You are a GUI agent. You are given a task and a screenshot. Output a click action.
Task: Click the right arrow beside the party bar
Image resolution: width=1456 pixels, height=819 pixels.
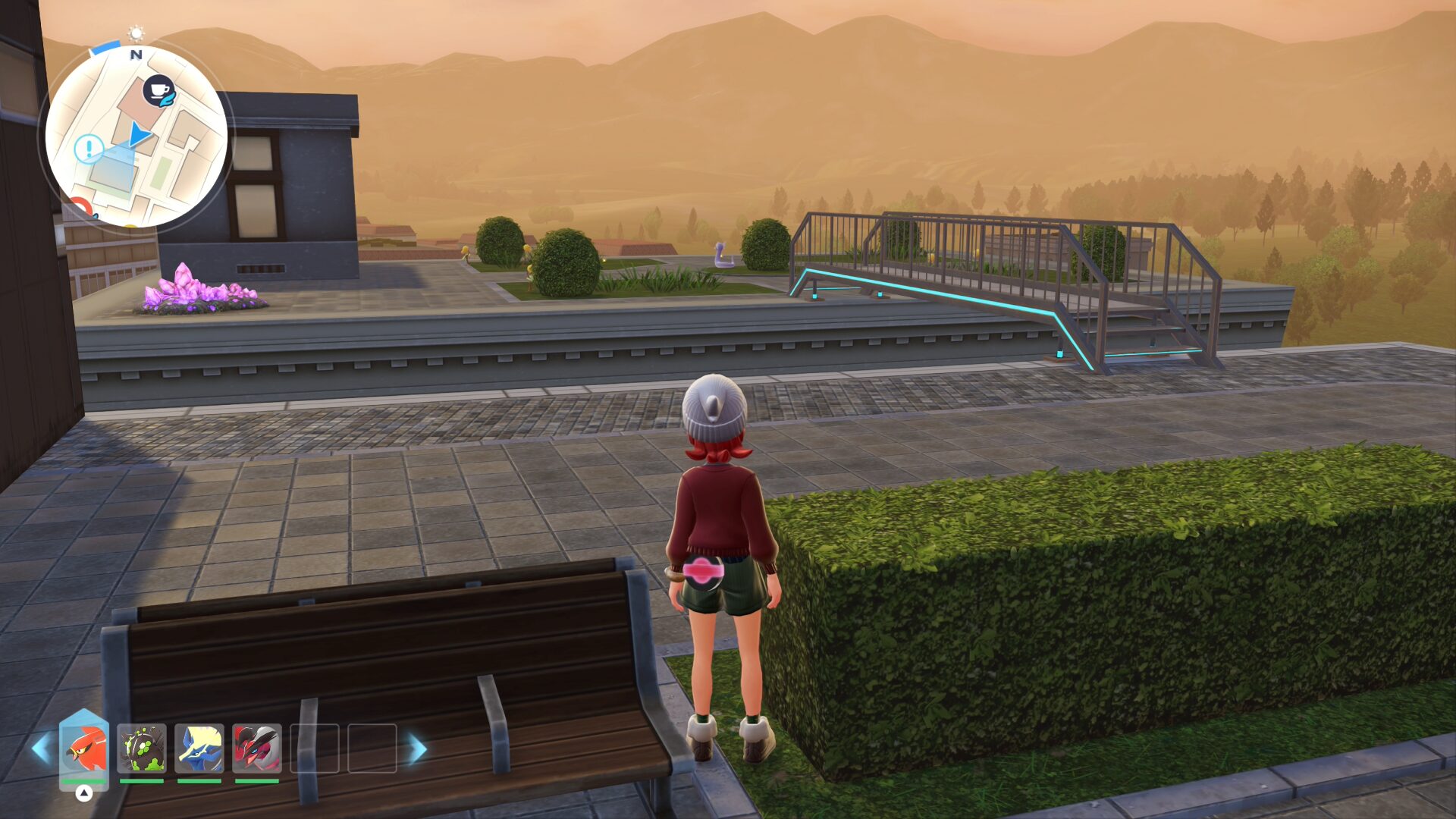click(418, 748)
